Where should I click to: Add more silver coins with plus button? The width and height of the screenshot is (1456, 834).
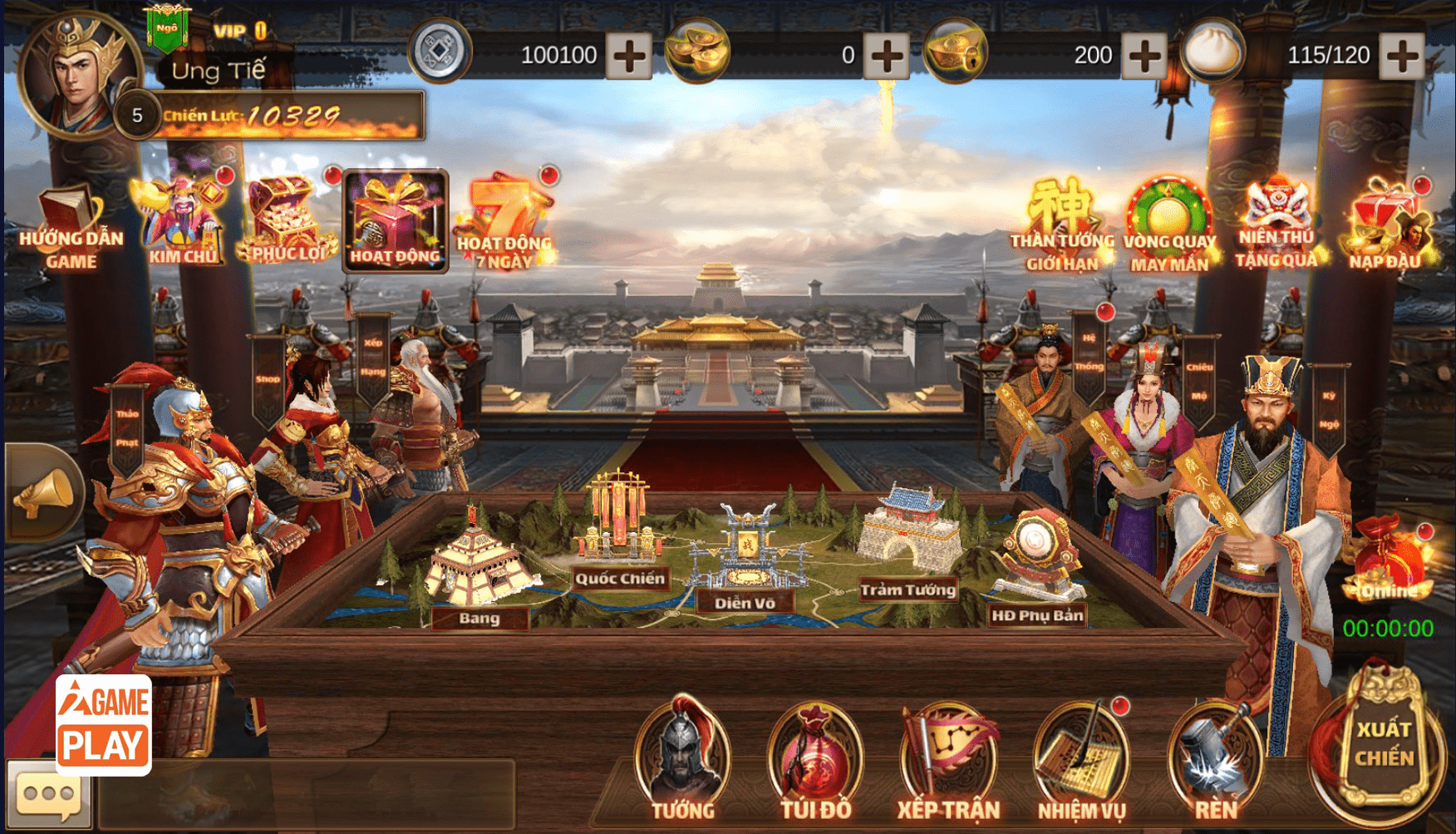point(628,56)
